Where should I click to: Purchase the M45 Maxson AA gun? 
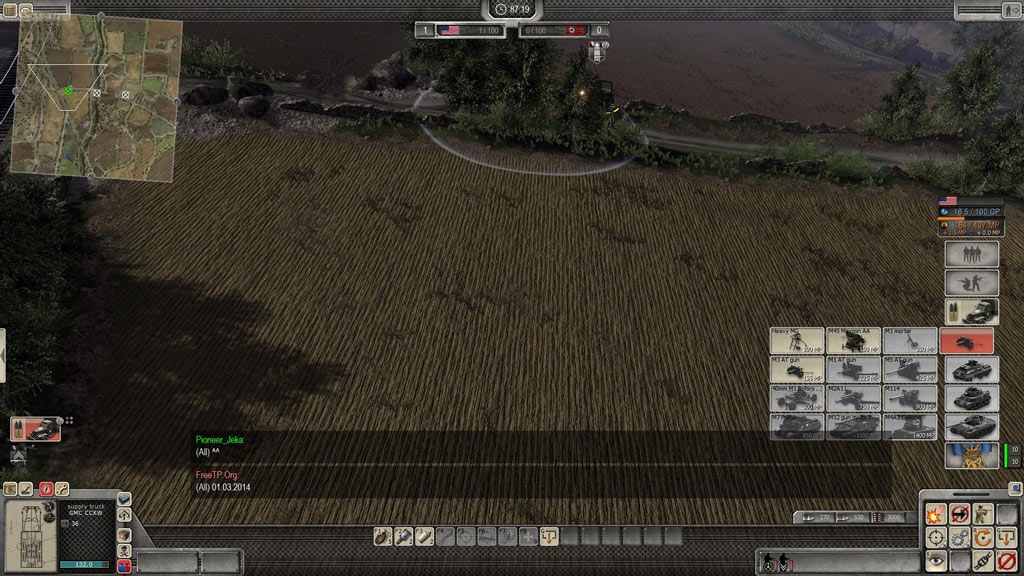[853, 341]
